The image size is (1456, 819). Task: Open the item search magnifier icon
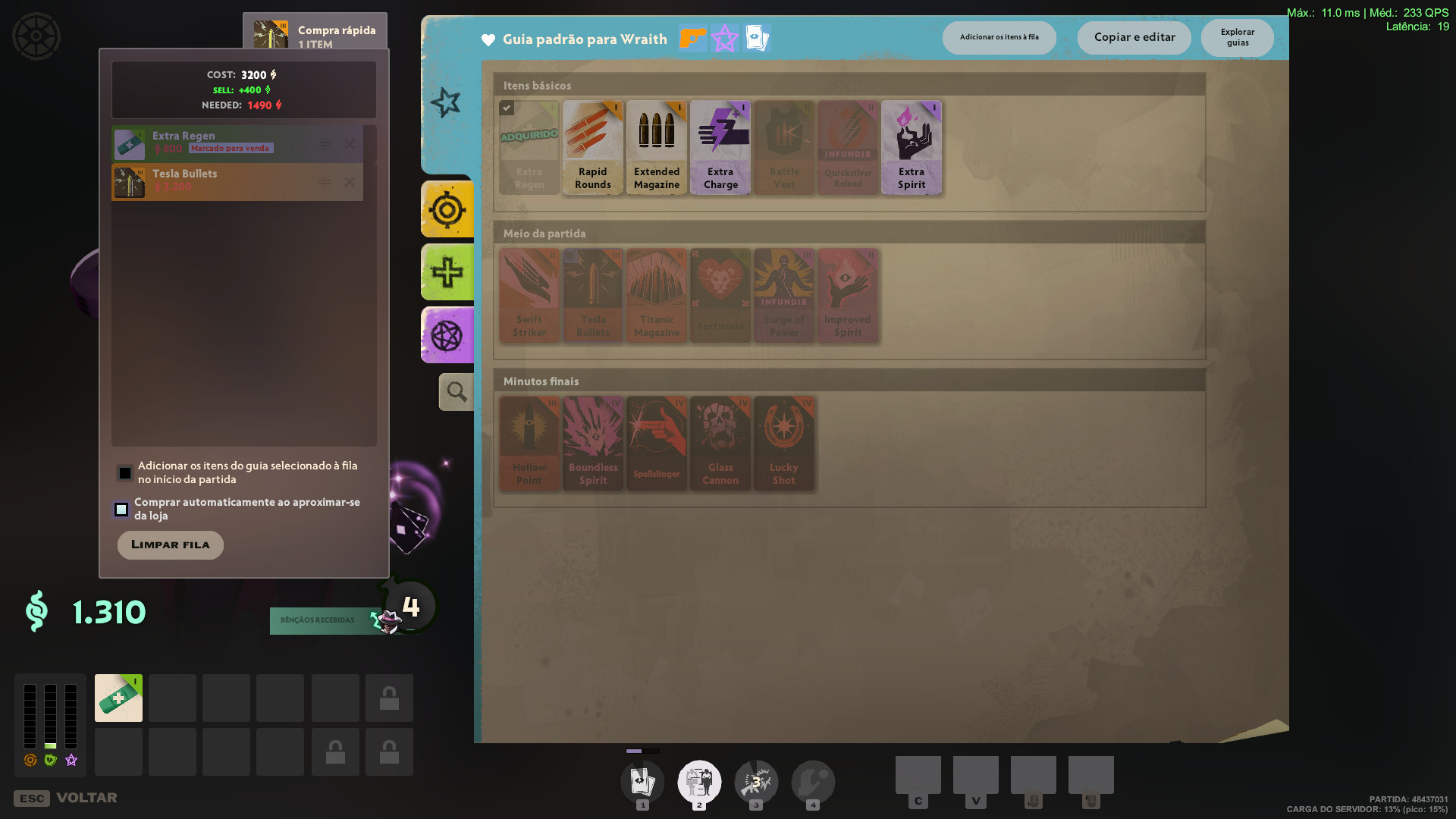pyautogui.click(x=456, y=391)
